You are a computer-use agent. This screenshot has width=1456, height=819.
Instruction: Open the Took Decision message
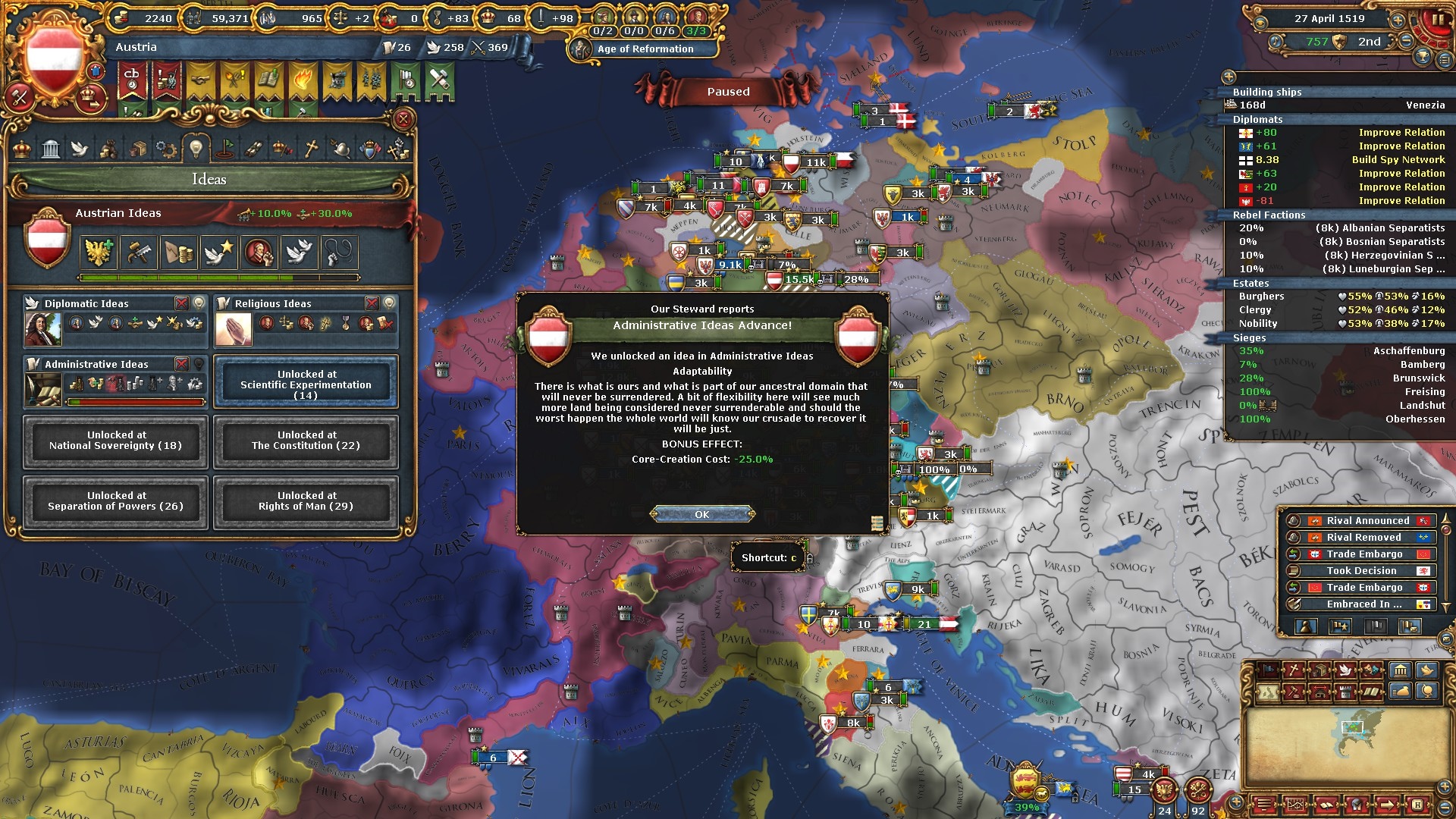pos(1361,571)
